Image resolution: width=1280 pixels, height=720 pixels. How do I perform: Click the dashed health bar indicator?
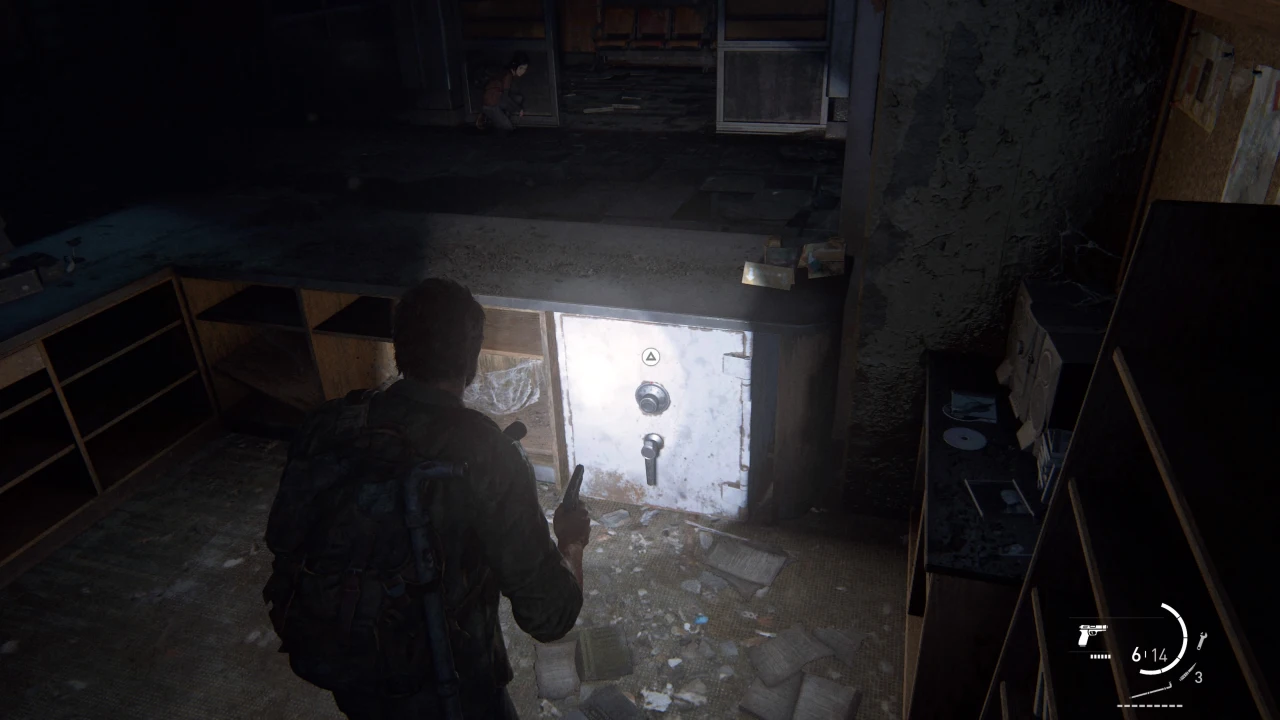(1150, 705)
